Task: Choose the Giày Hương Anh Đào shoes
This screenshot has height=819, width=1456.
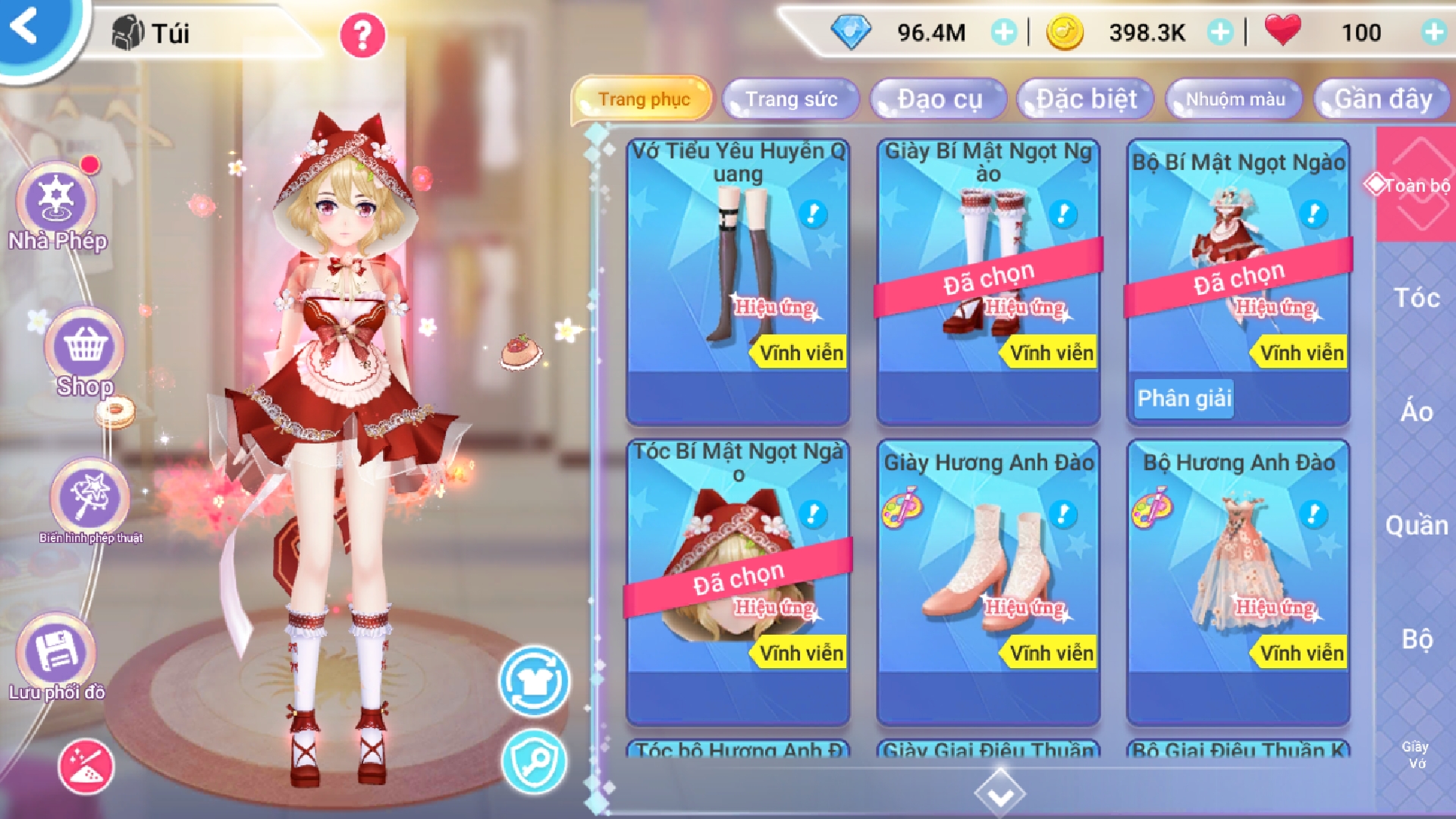Action: (988, 581)
